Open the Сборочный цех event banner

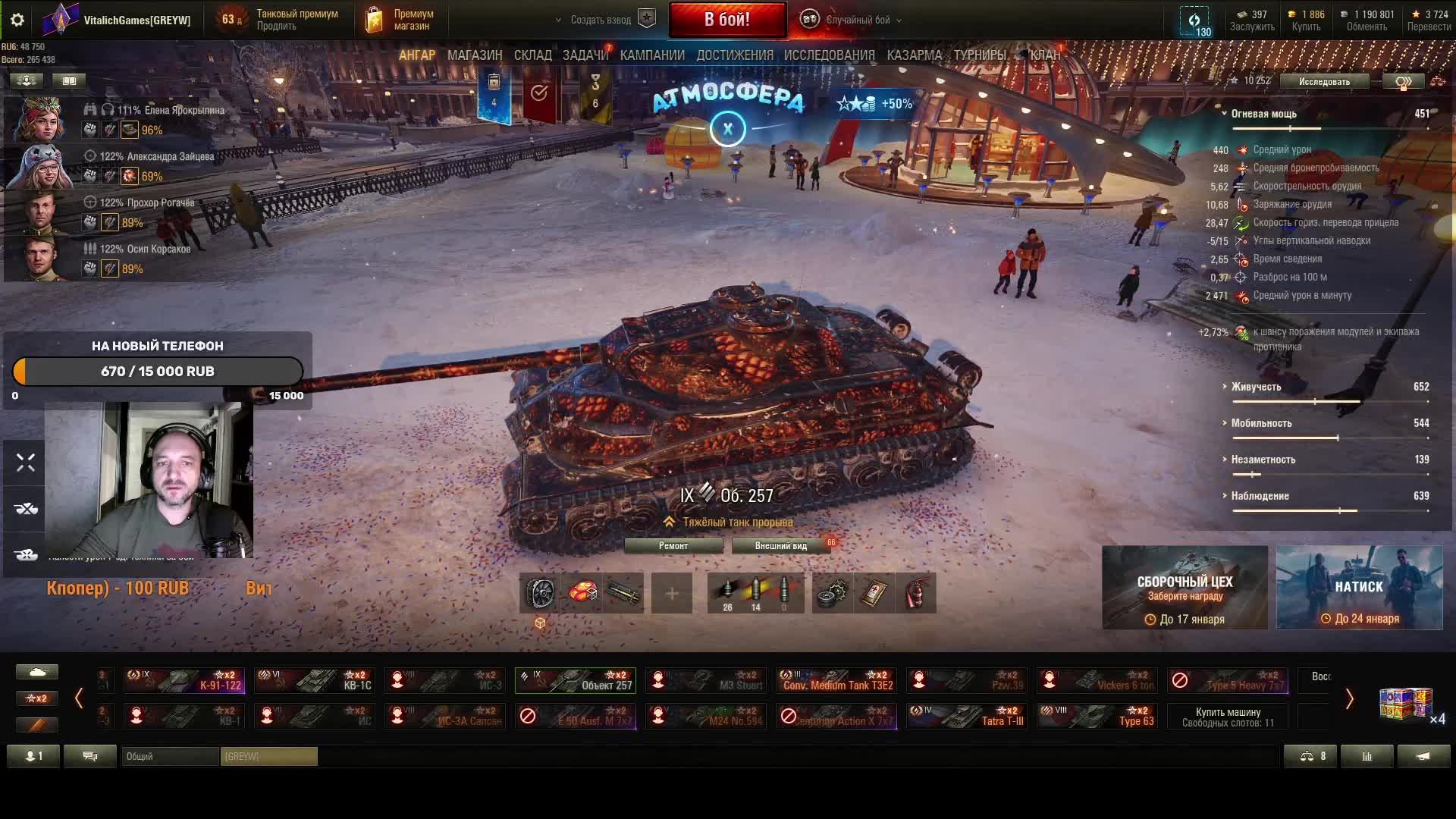(1185, 588)
